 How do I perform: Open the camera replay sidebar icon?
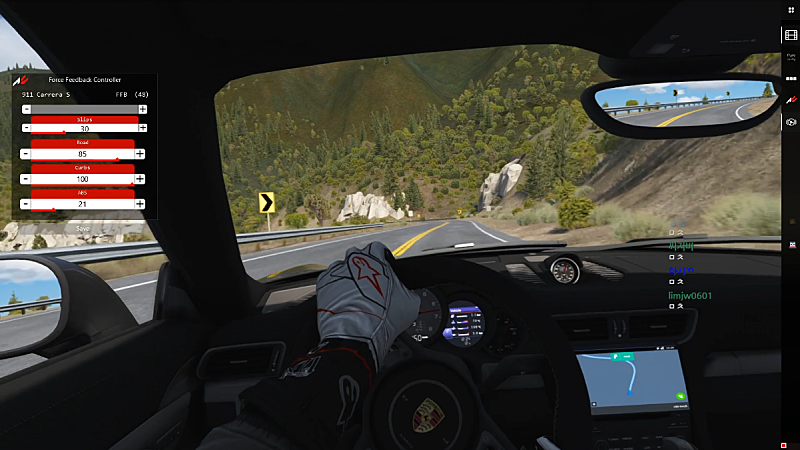[x=791, y=121]
